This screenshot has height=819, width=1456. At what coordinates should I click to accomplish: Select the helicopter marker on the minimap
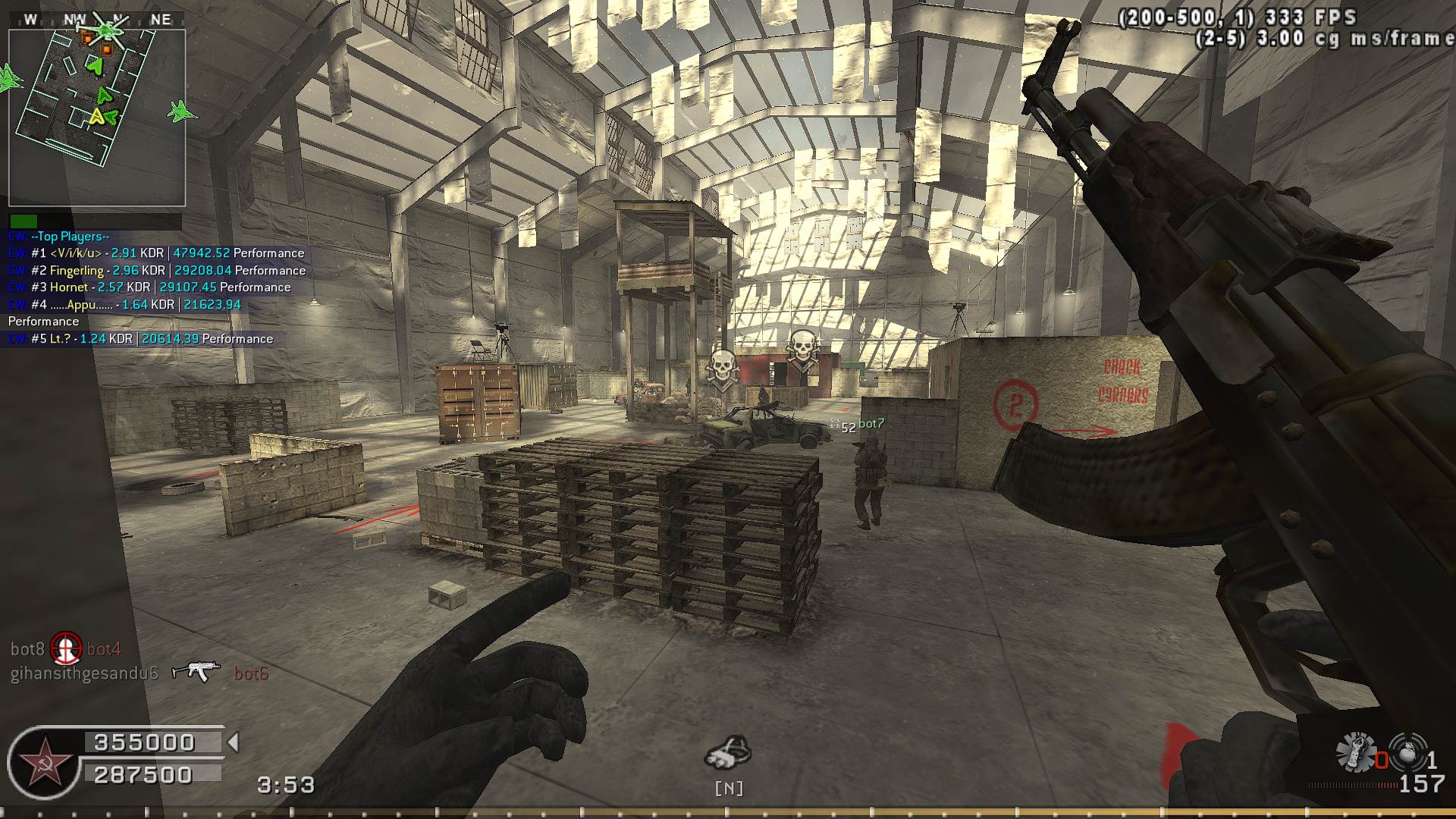[x=108, y=31]
